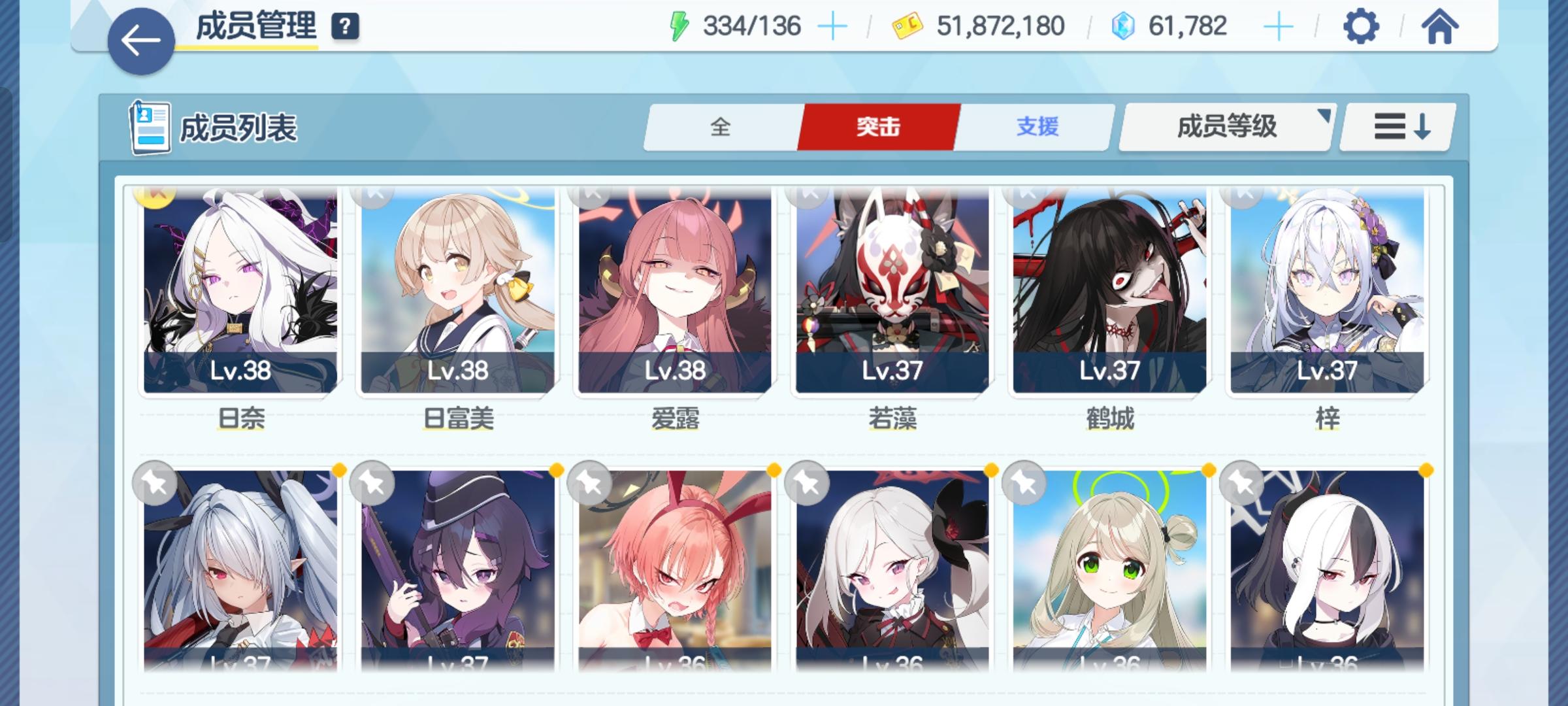Switch to the 全 tab
Screen dimensions: 1568x706
tap(721, 128)
